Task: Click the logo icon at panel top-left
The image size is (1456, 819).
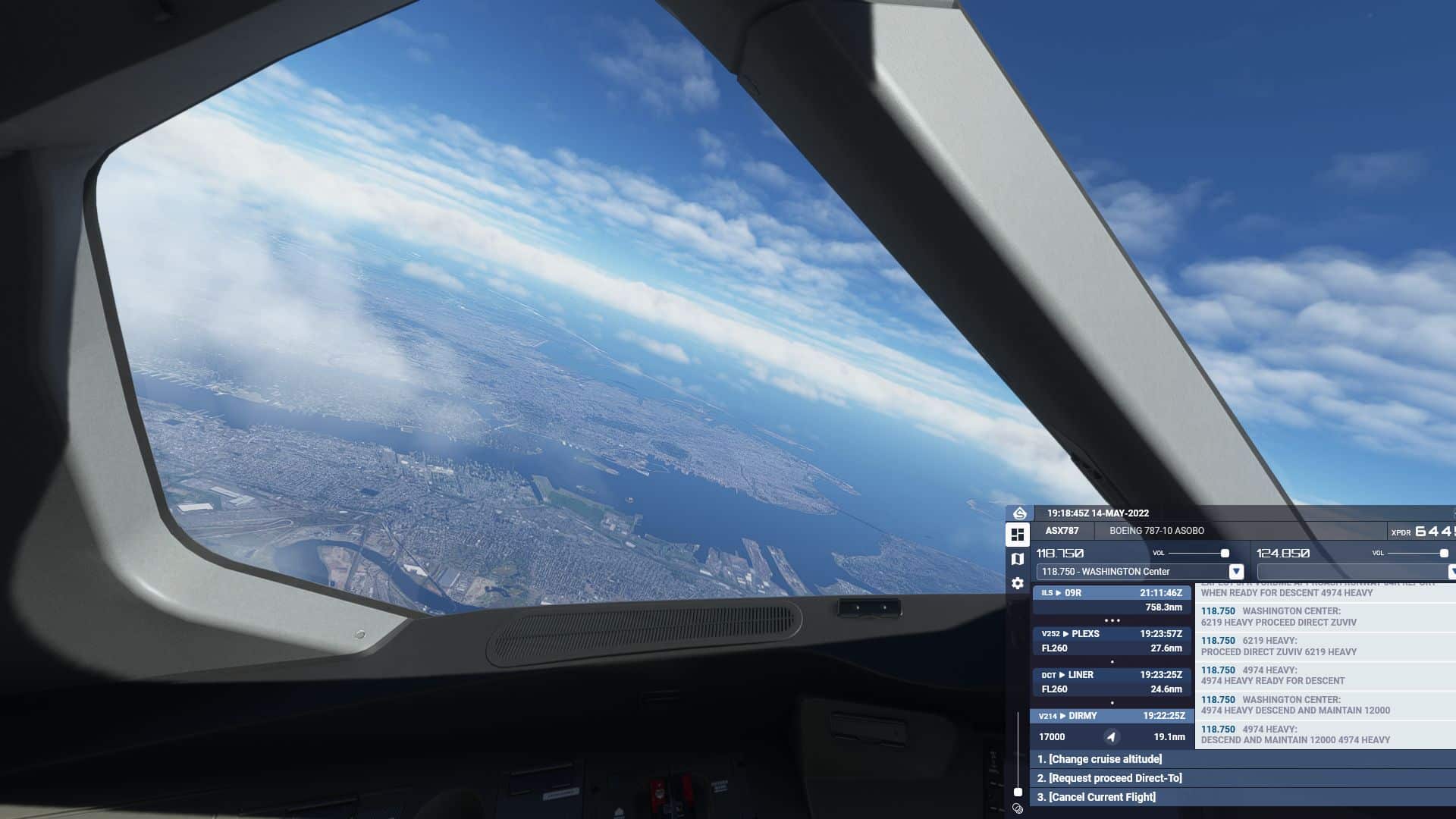Action: pyautogui.click(x=1020, y=513)
